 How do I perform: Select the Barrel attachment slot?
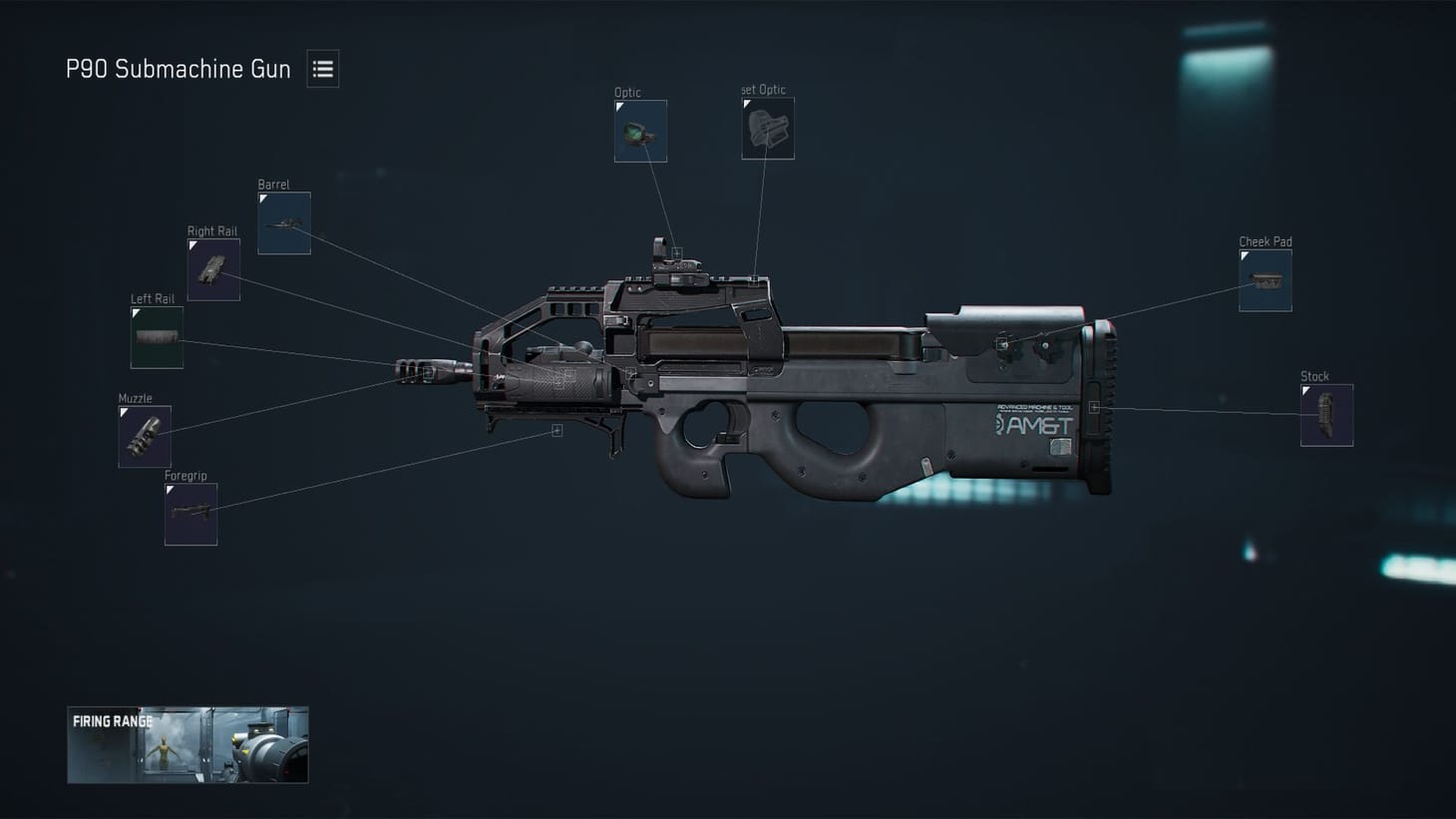click(x=283, y=221)
